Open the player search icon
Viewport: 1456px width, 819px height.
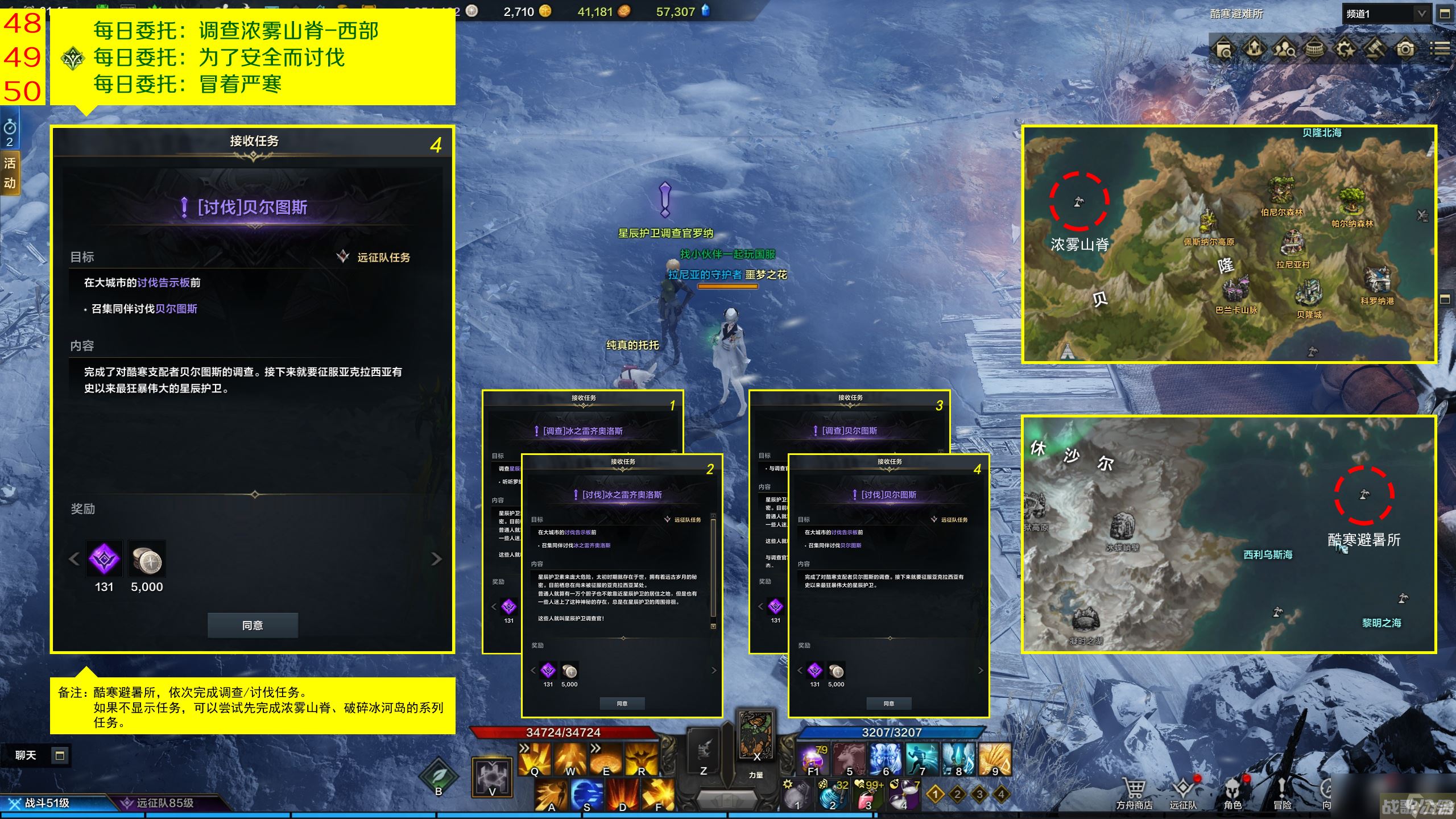(x=1284, y=49)
